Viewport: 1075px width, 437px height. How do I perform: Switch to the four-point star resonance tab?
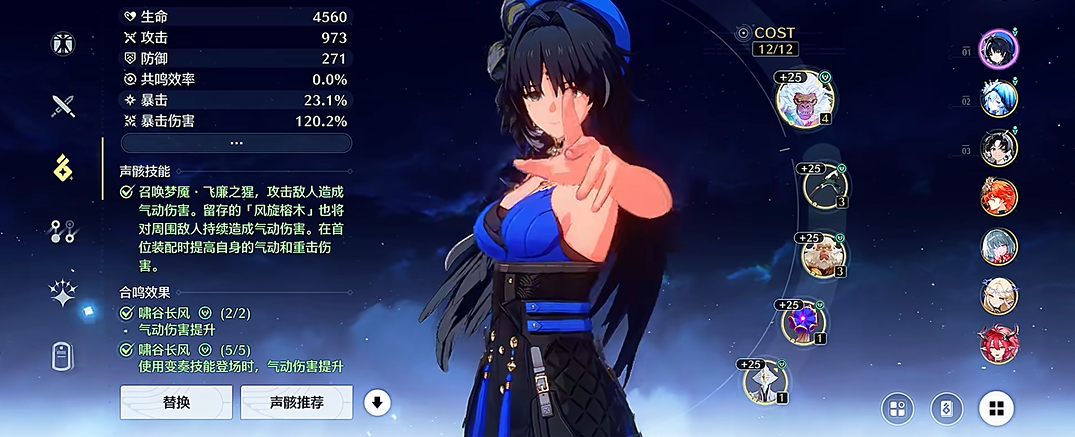[63, 293]
